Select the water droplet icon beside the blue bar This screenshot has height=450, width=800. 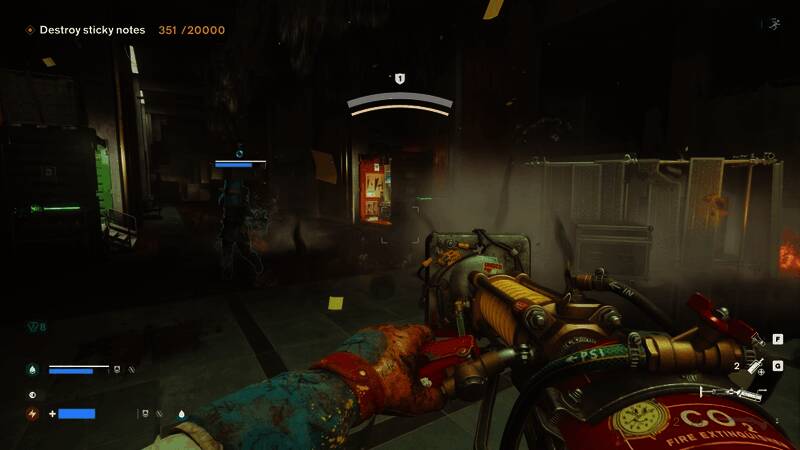tap(32, 369)
